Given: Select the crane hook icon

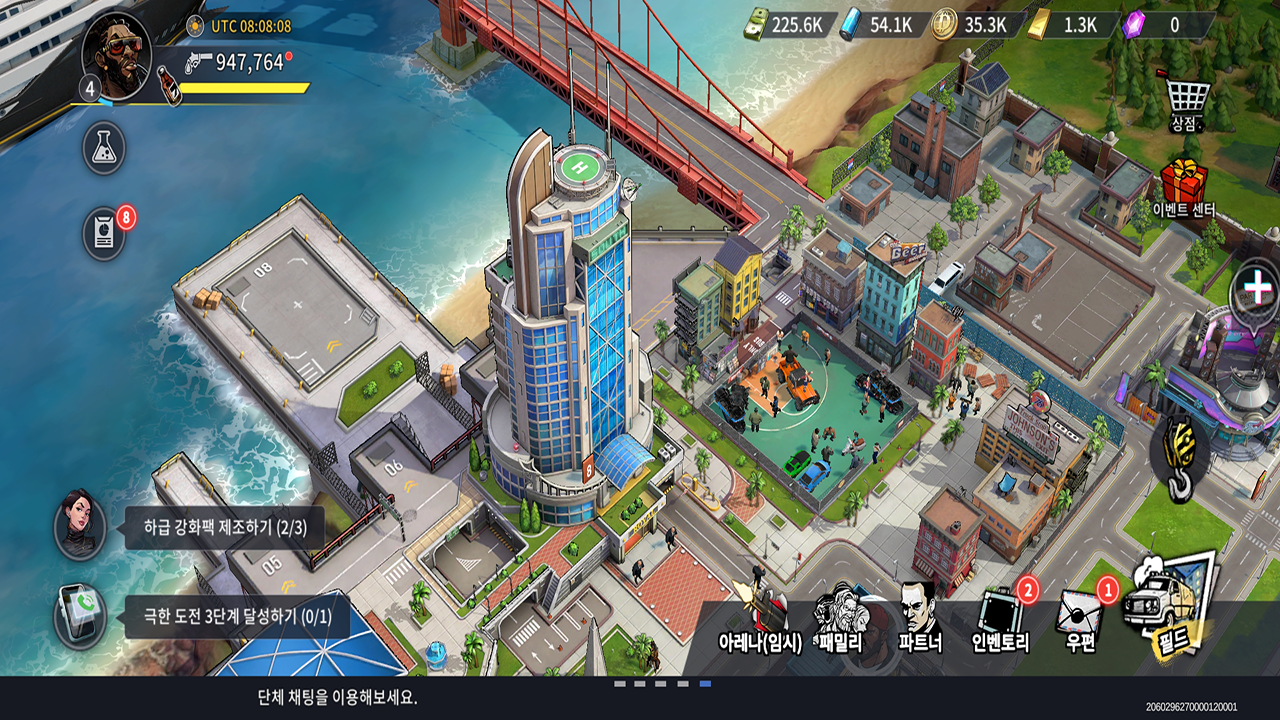Looking at the screenshot, I should pyautogui.click(x=1180, y=456).
